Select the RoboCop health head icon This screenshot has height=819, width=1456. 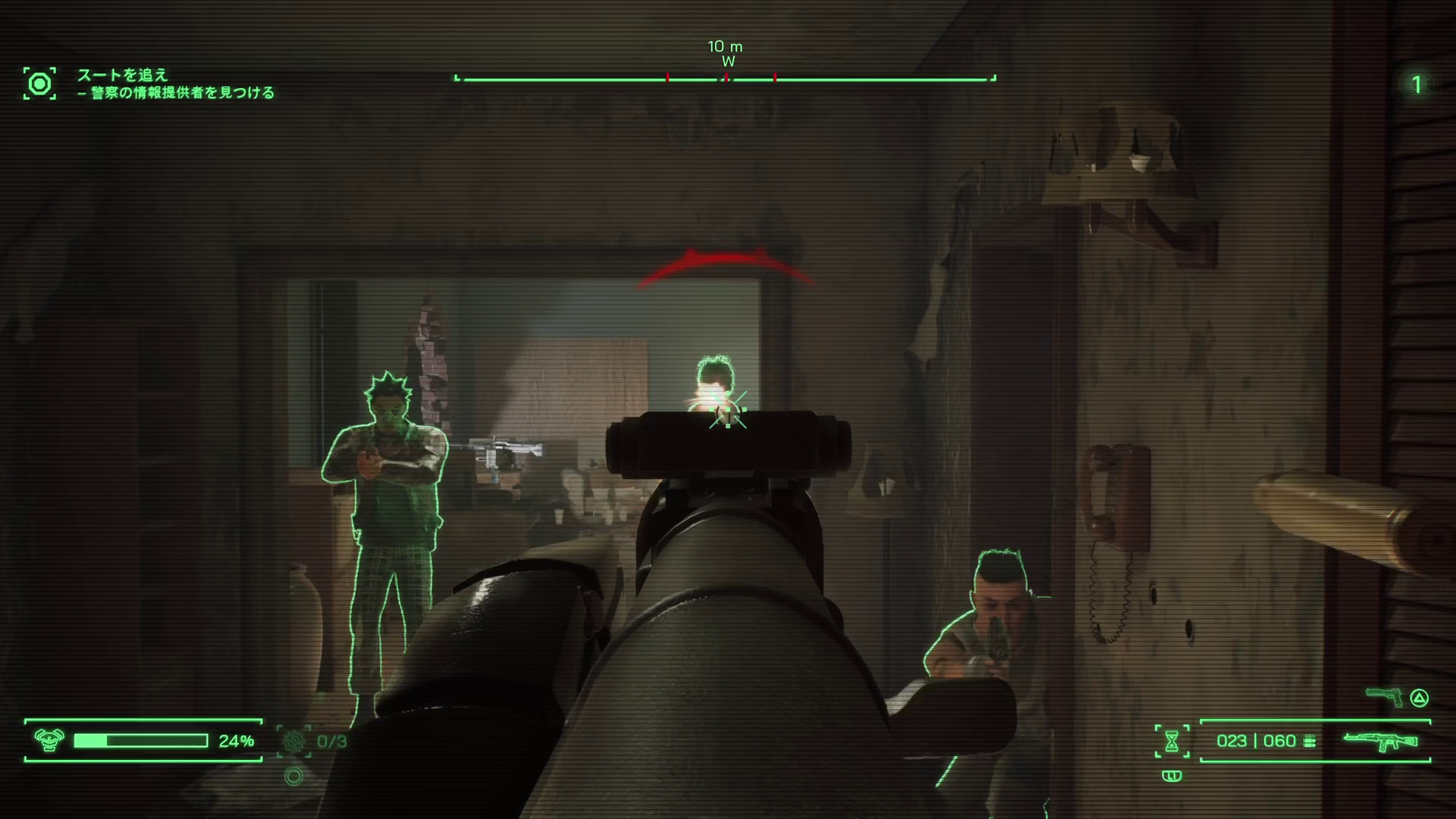(49, 740)
